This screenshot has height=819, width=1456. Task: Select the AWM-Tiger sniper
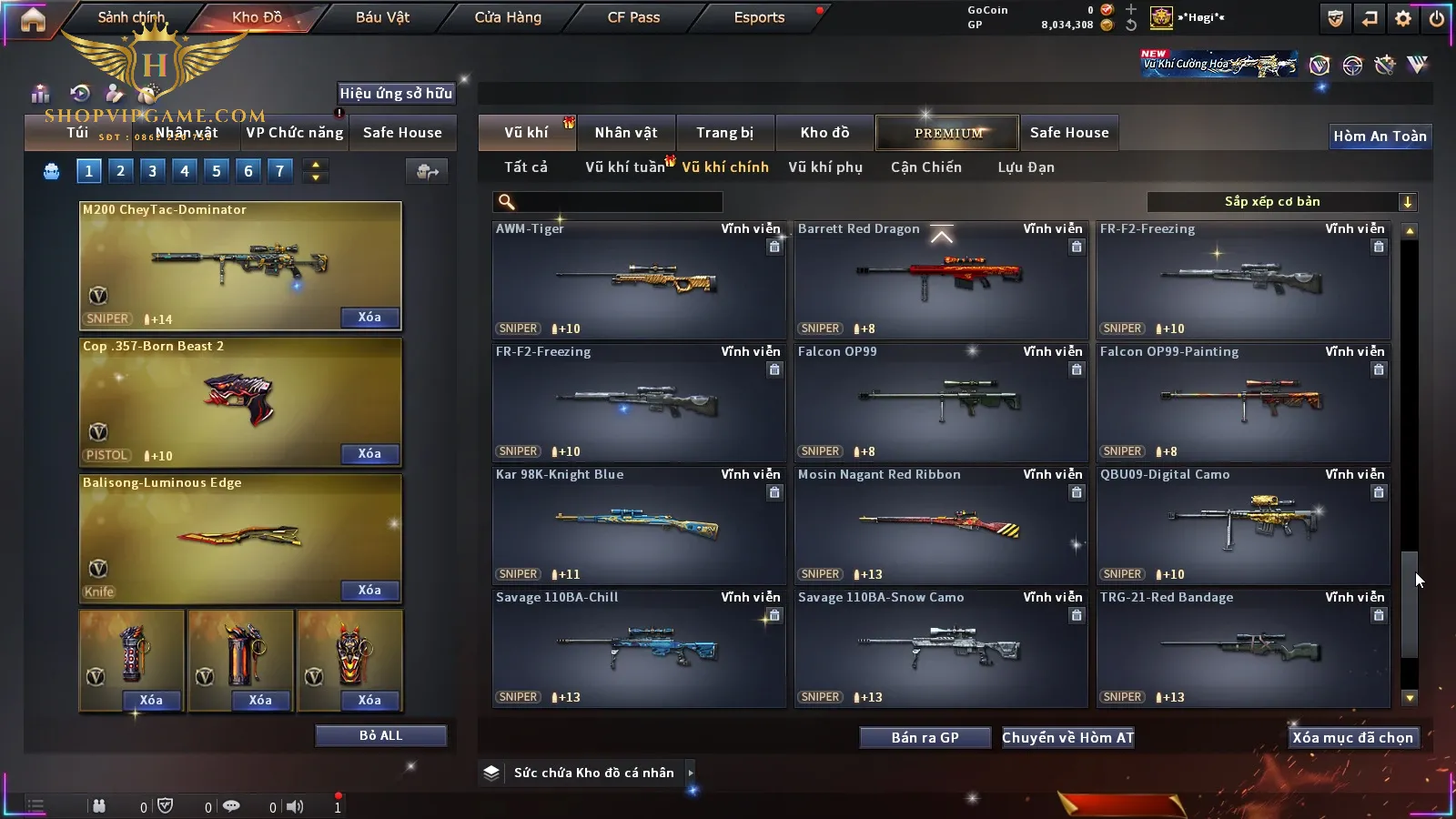[x=638, y=280]
